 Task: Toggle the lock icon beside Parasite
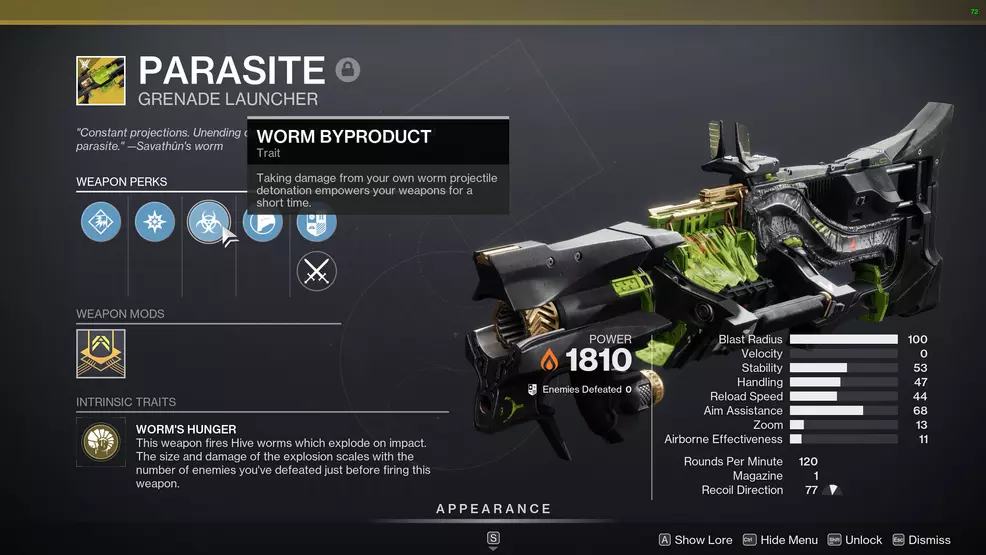click(x=348, y=70)
